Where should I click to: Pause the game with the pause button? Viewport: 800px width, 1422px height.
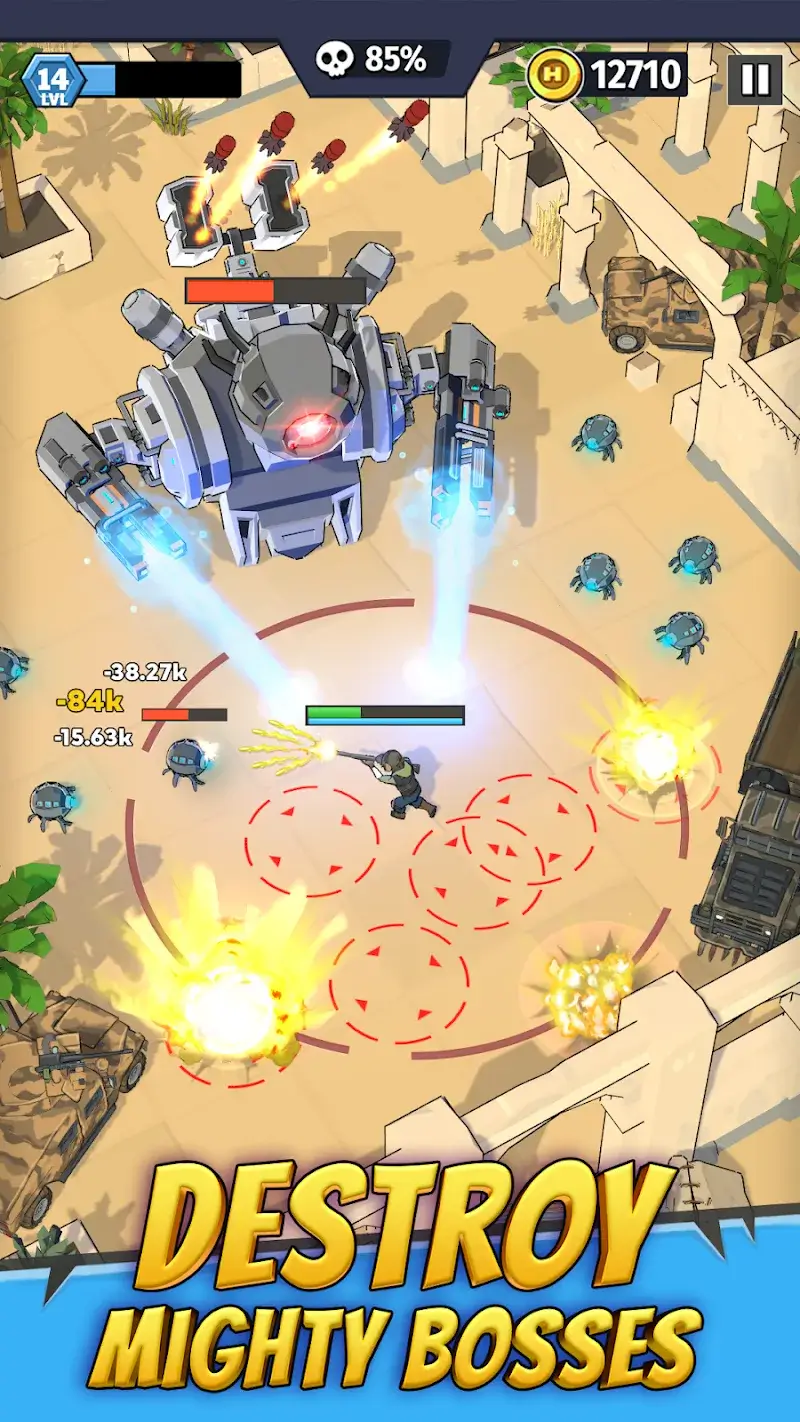click(755, 78)
